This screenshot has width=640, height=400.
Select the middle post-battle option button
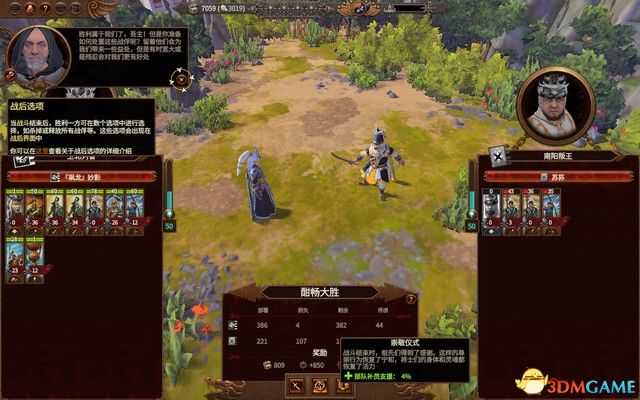tap(321, 385)
